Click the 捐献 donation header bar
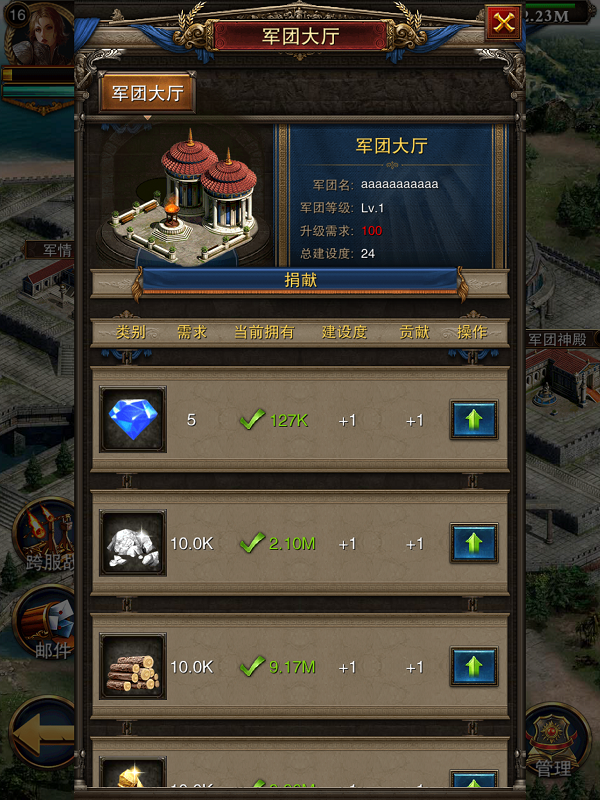This screenshot has height=800, width=600. click(x=300, y=281)
